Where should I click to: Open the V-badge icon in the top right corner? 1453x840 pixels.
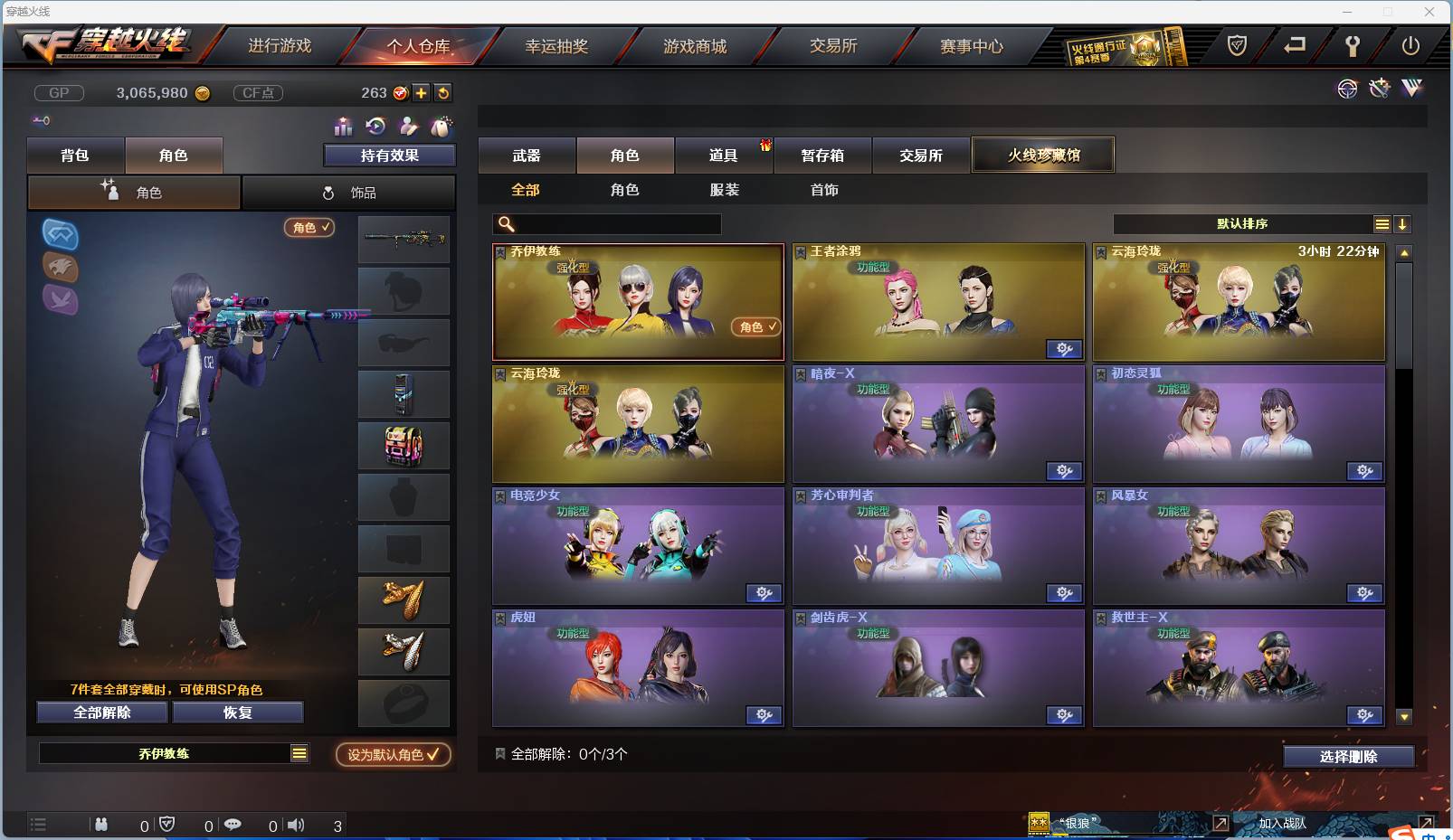click(x=1411, y=90)
